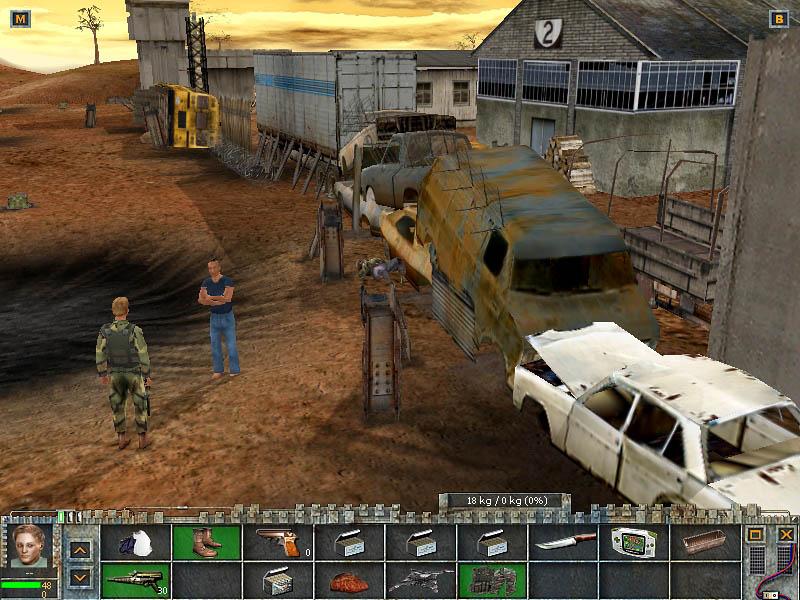Select the brown boots slot
800x600 pixels.
coord(207,543)
